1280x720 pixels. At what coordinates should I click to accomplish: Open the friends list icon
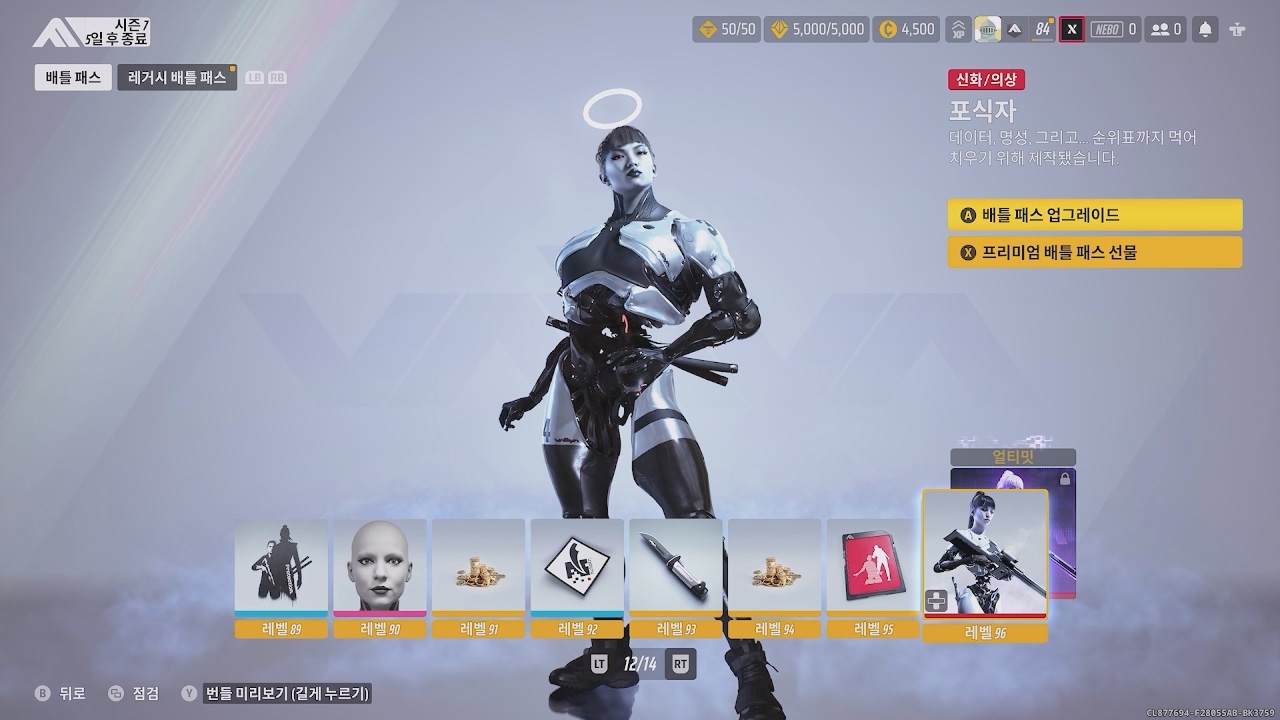pyautogui.click(x=1160, y=29)
